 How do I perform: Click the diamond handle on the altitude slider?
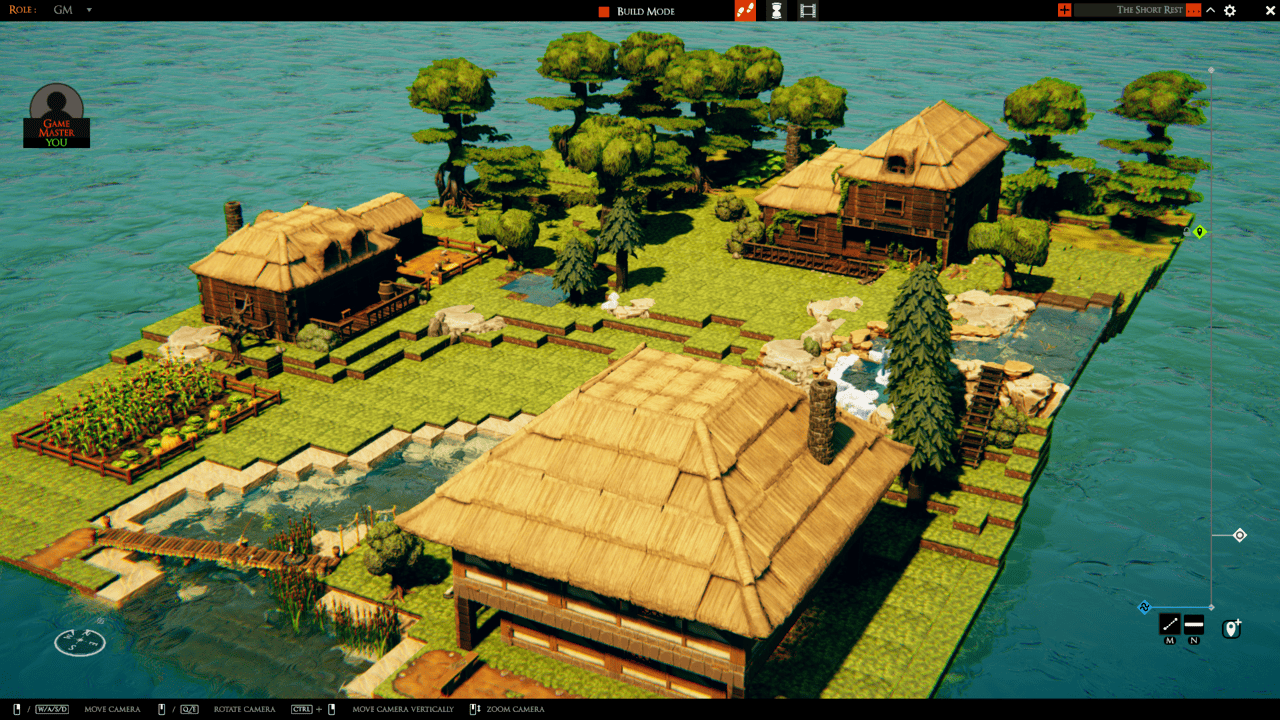(1240, 535)
